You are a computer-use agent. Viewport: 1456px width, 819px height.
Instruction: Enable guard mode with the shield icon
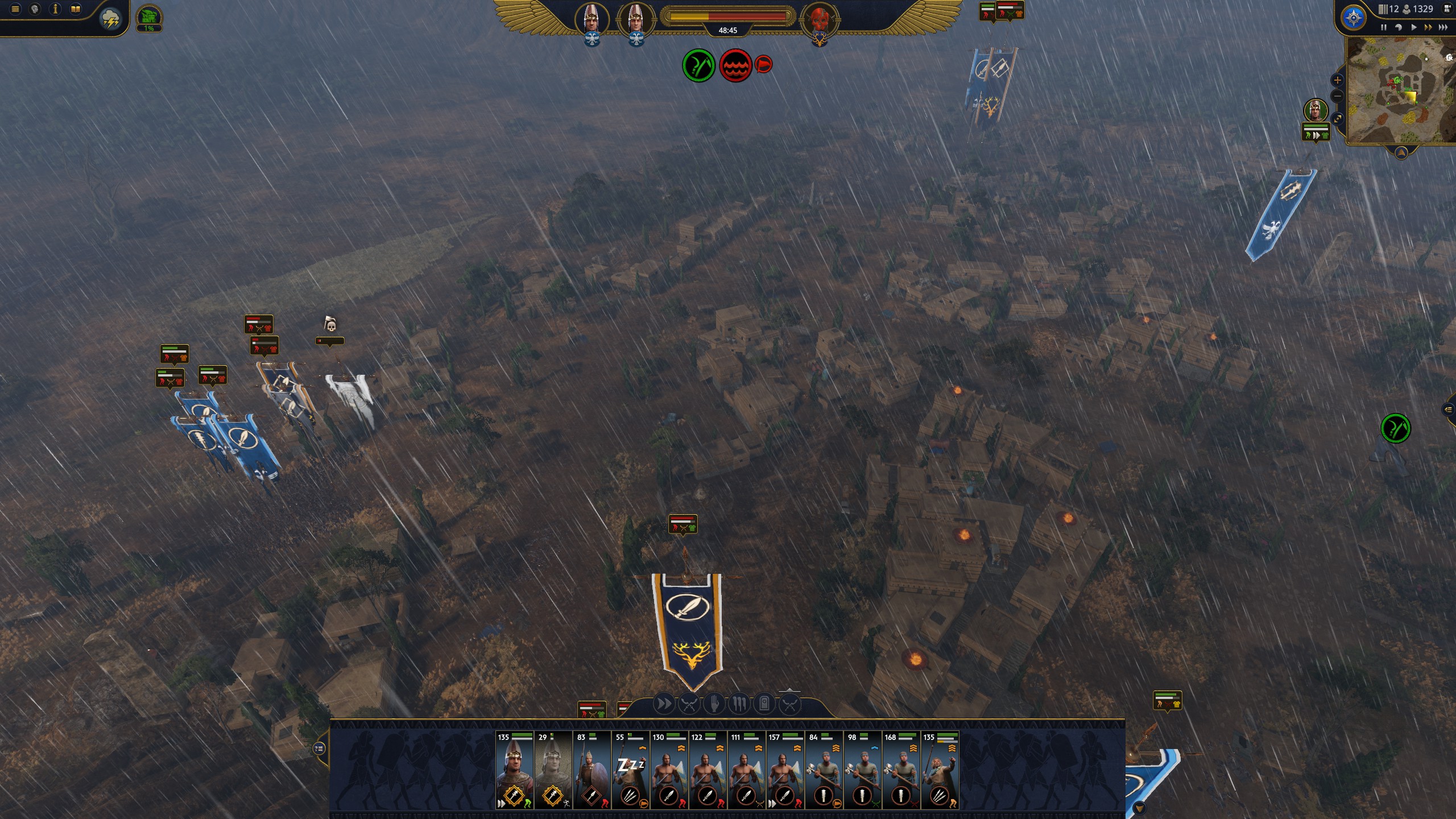point(765,704)
